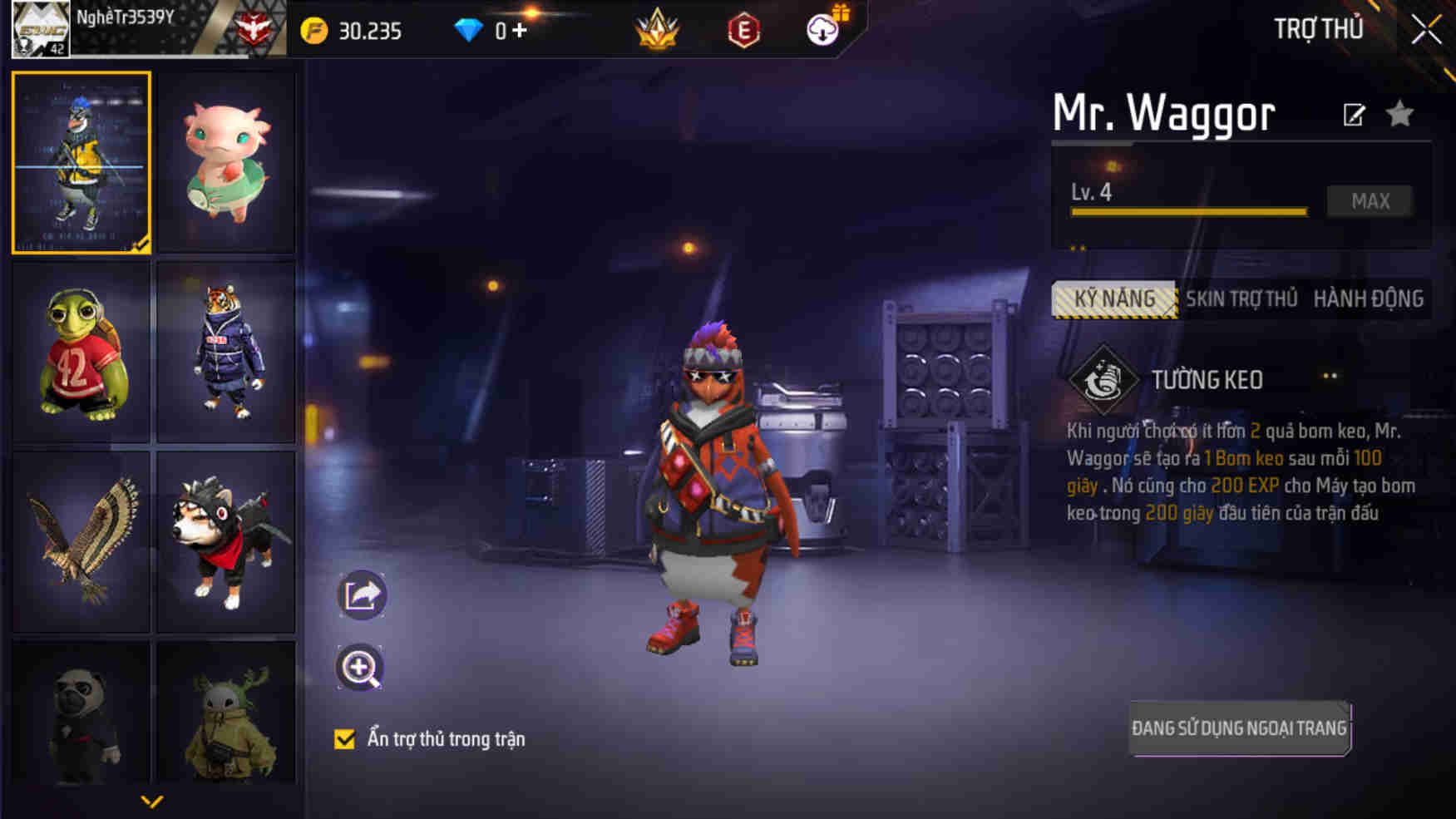Toggle the Ẩn trợ thủ trong trận checkbox
The height and width of the screenshot is (819, 1456).
tap(344, 739)
